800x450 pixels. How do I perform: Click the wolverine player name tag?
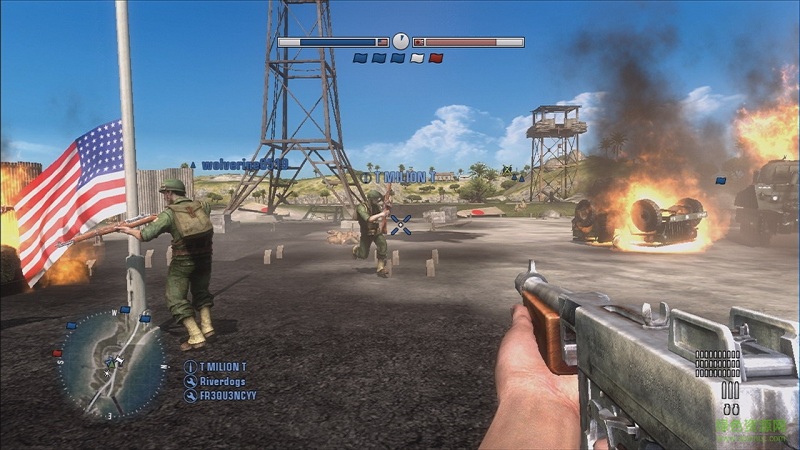244,164
